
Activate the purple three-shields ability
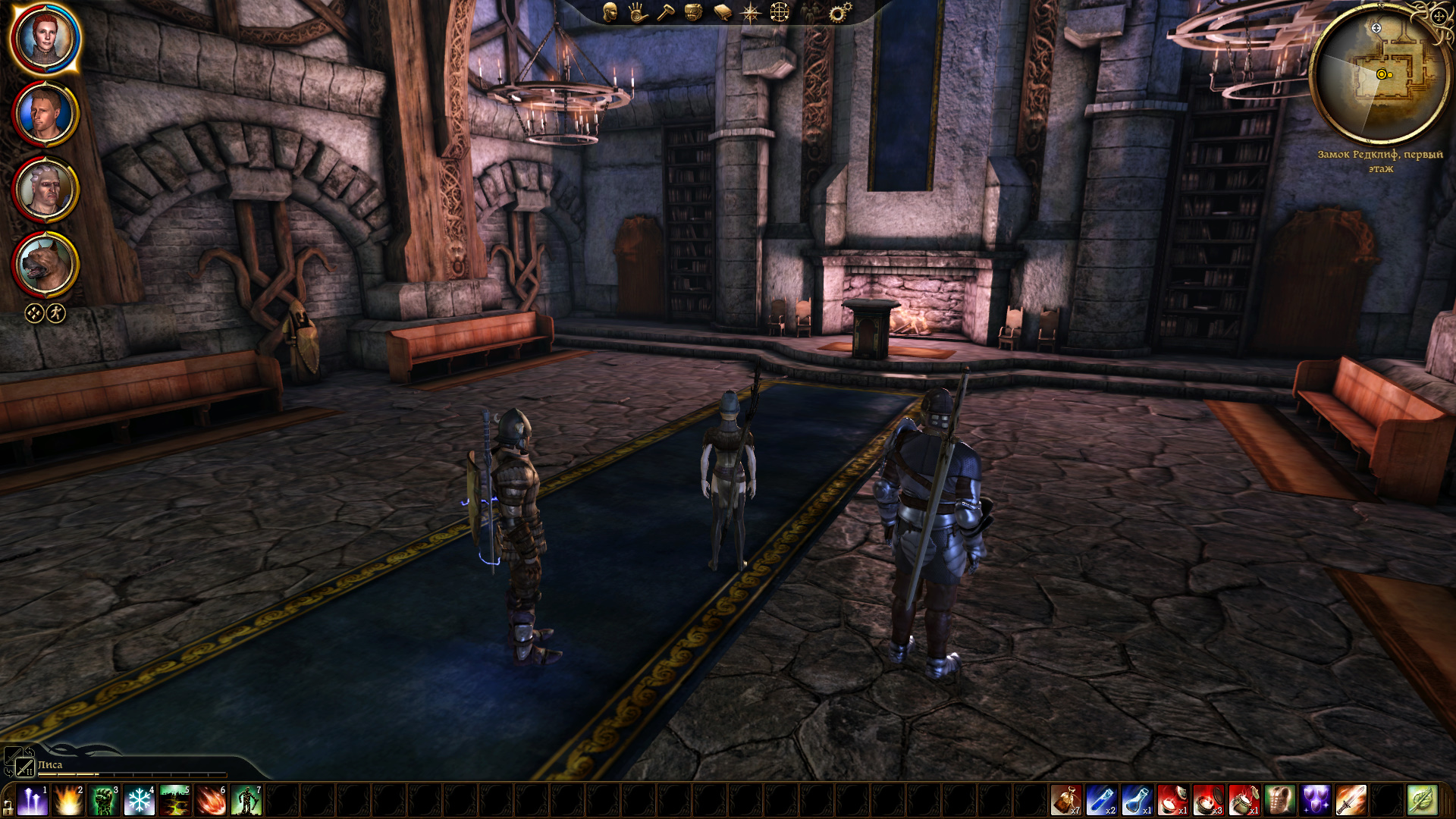click(1316, 801)
